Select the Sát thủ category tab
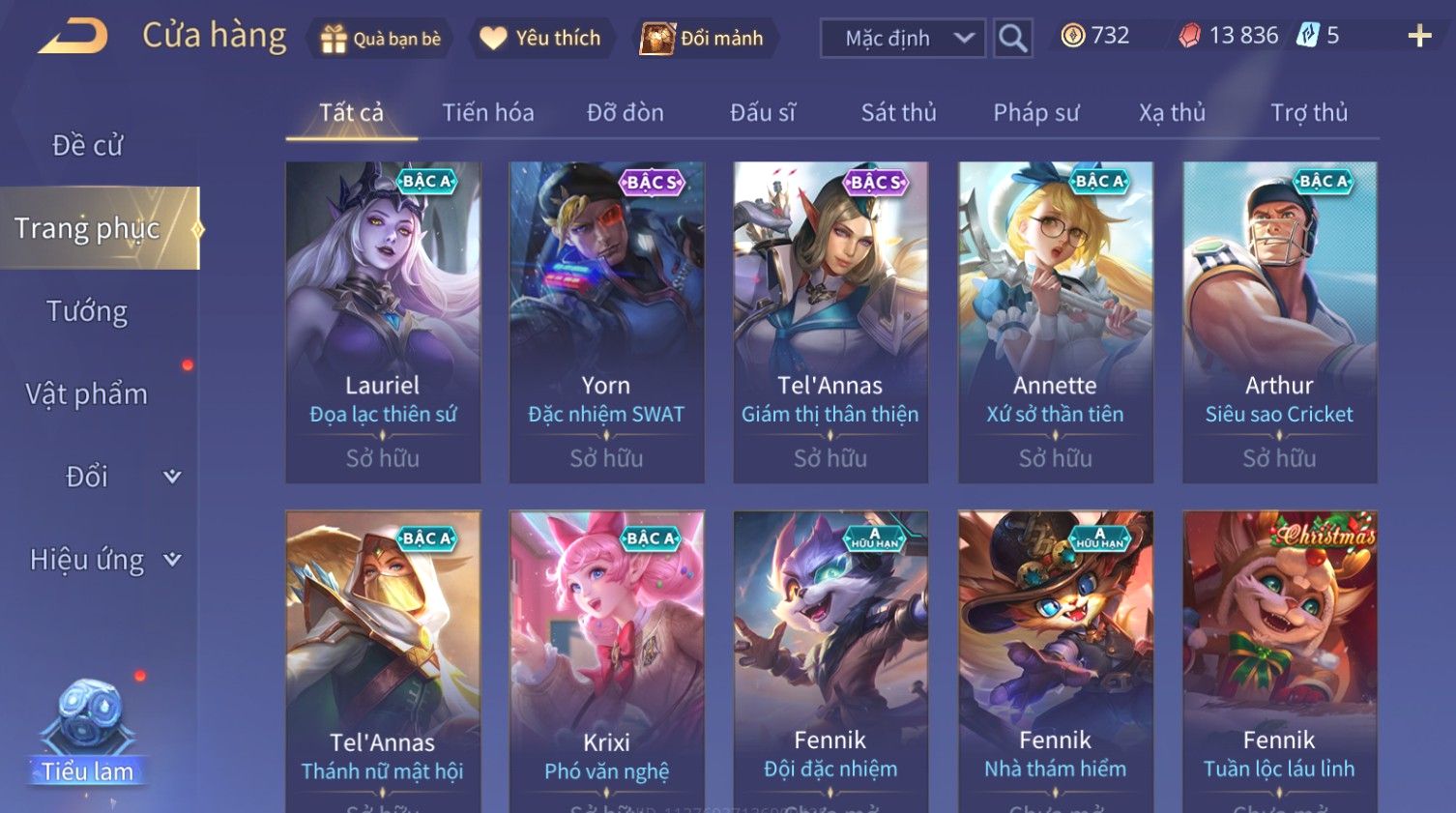The height and width of the screenshot is (813, 1456). (898, 113)
